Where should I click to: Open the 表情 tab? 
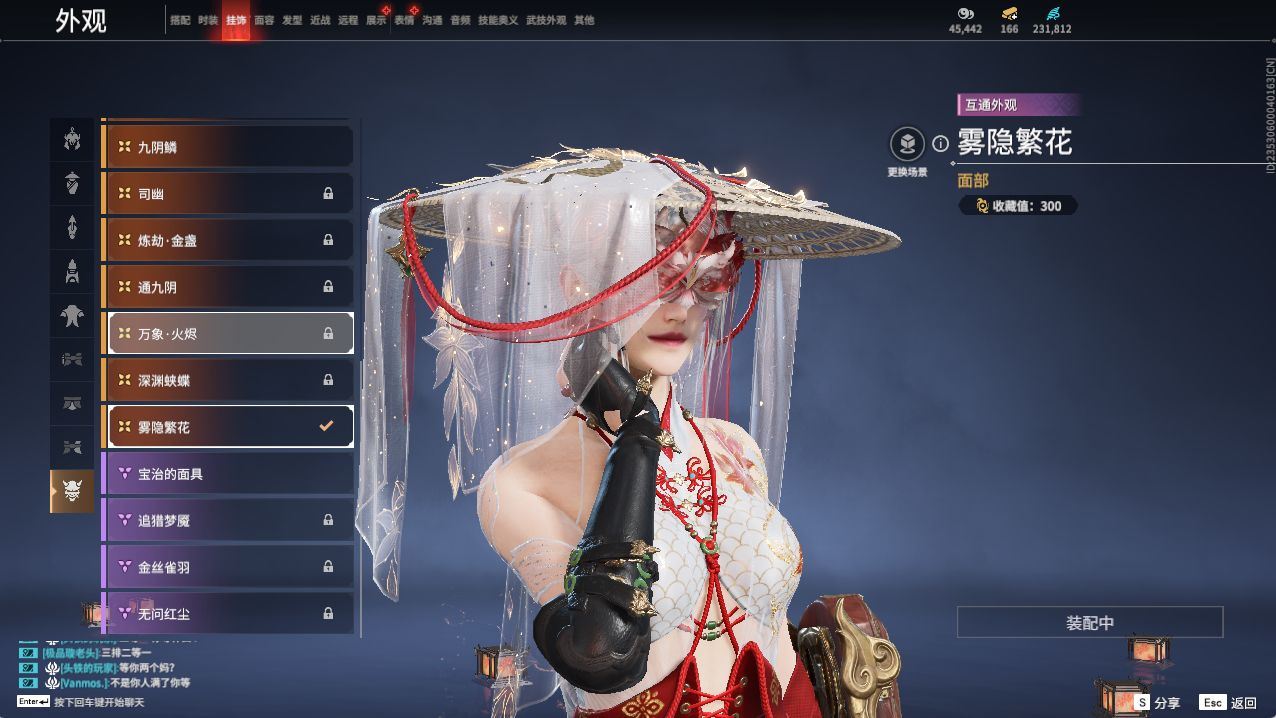pos(404,20)
